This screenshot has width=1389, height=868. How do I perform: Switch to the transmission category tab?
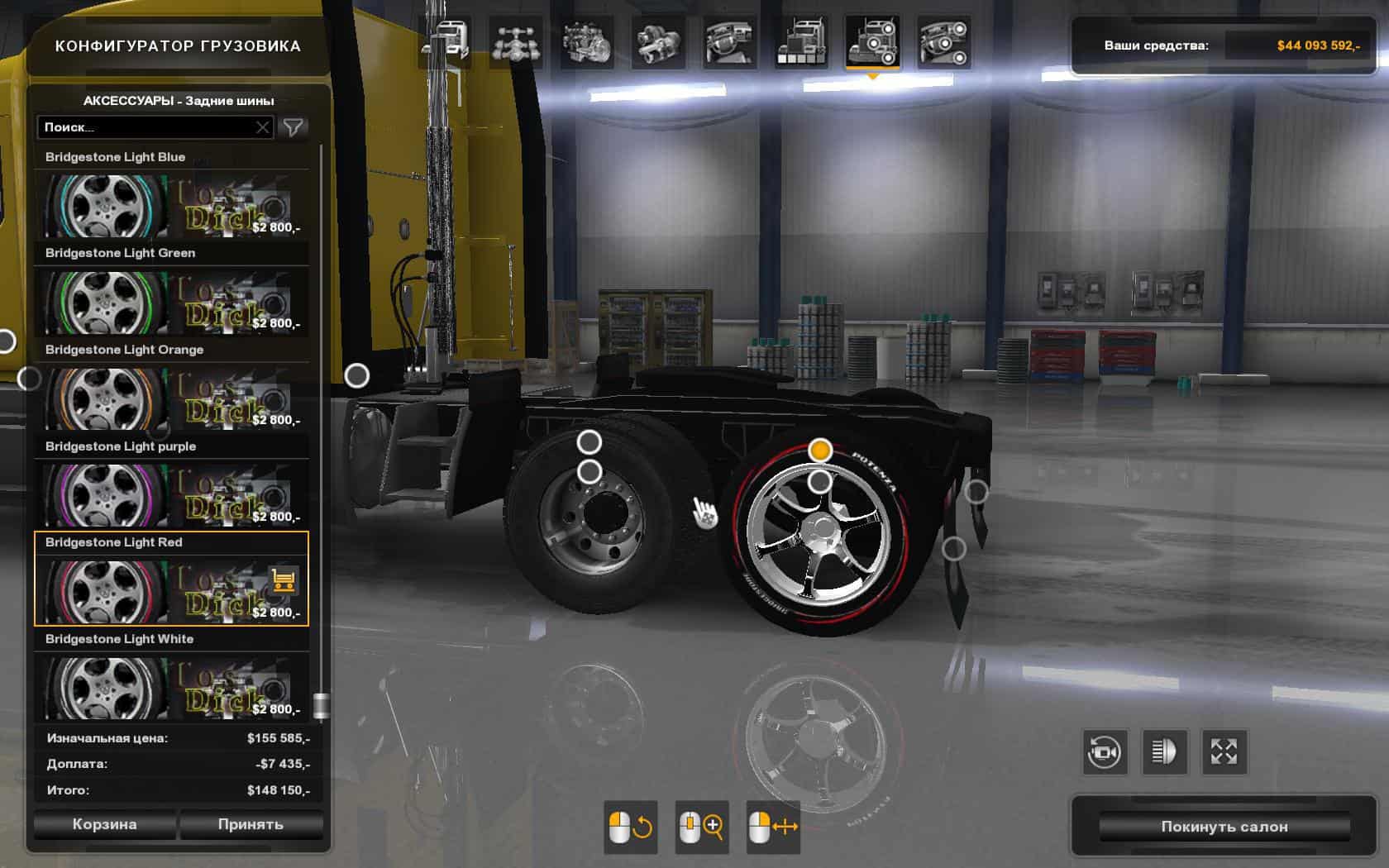658,43
